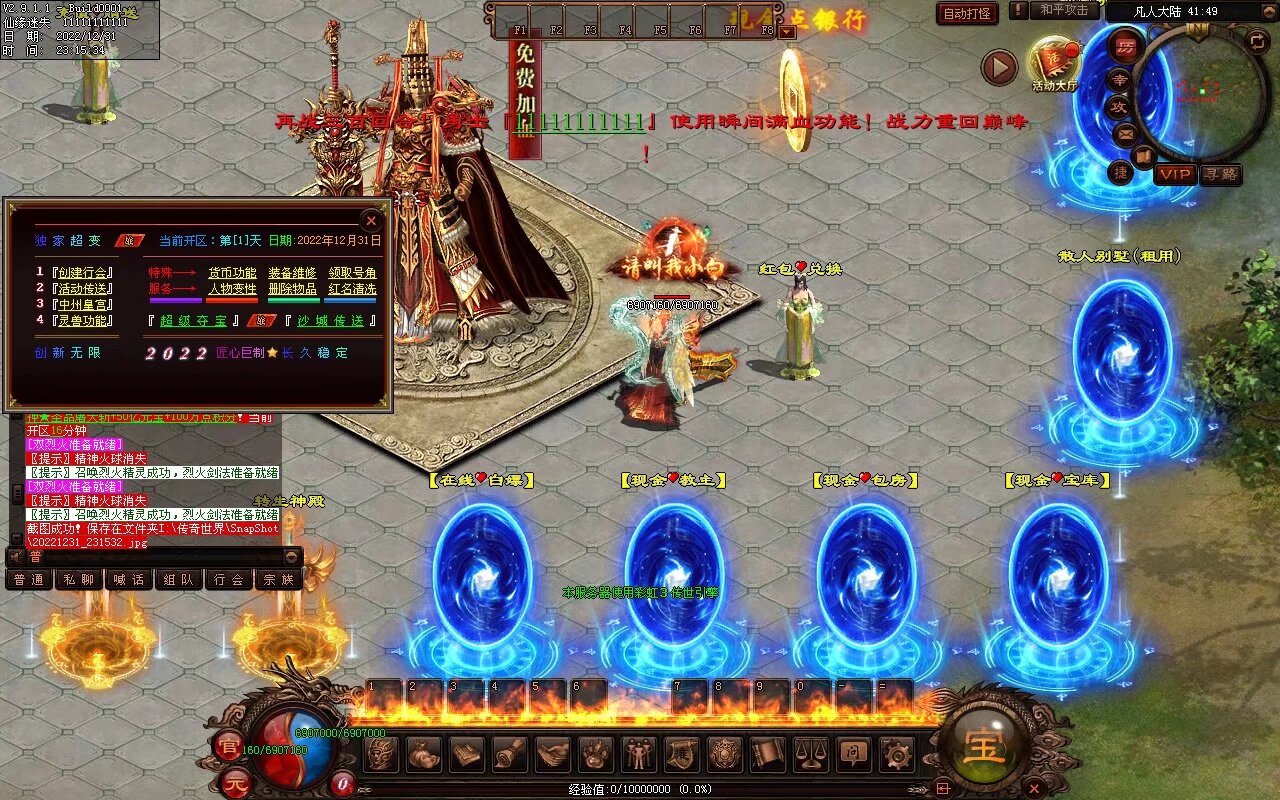Open the 宝 treasure orb button

[985, 745]
